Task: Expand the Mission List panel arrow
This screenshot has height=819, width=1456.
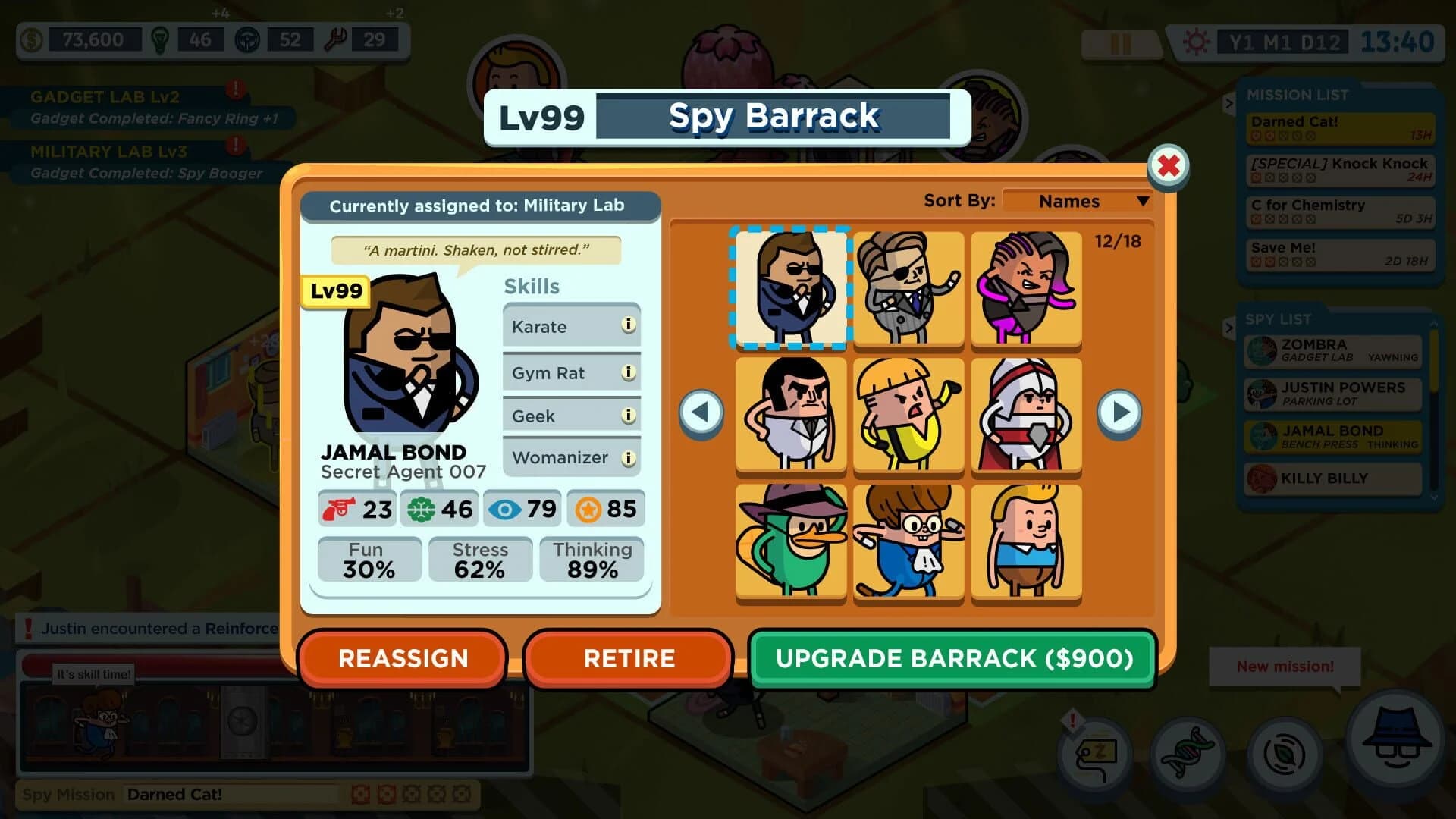Action: point(1231,104)
